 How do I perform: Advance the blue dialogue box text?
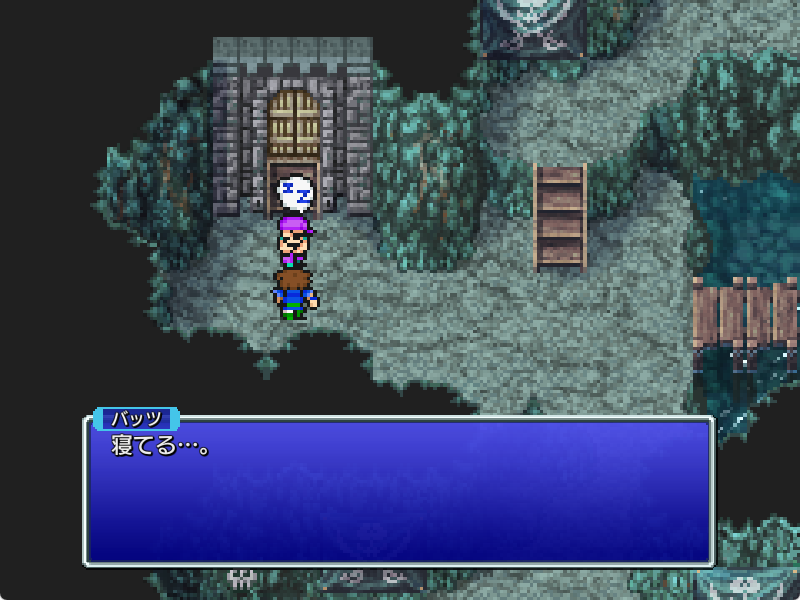tap(398, 491)
